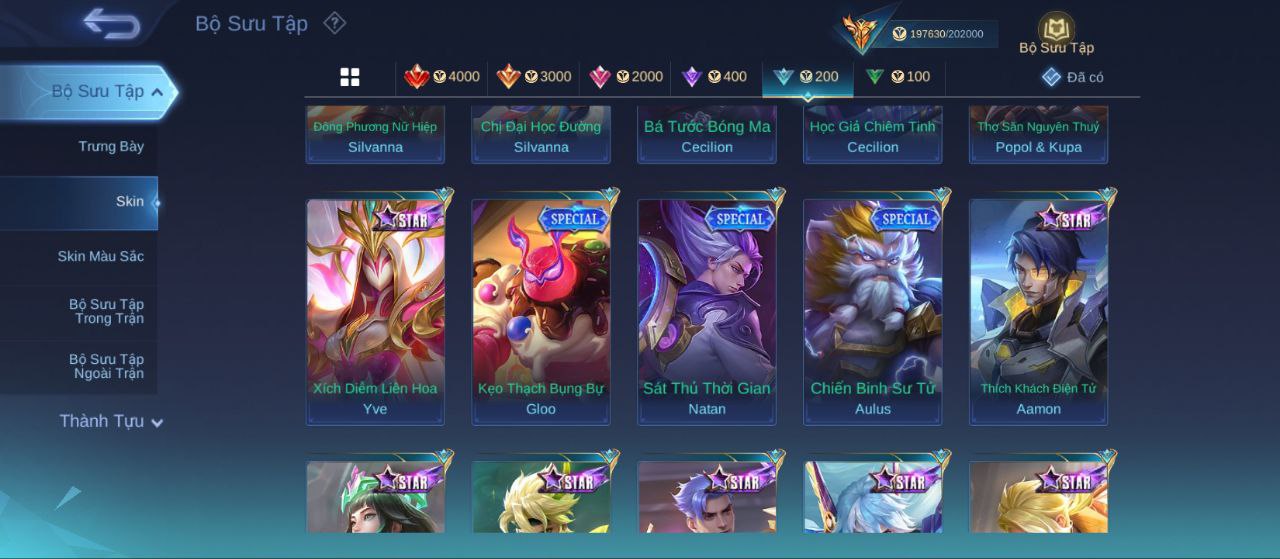The height and width of the screenshot is (559, 1280).
Task: Open the Trưng Bày section
Action: (111, 147)
